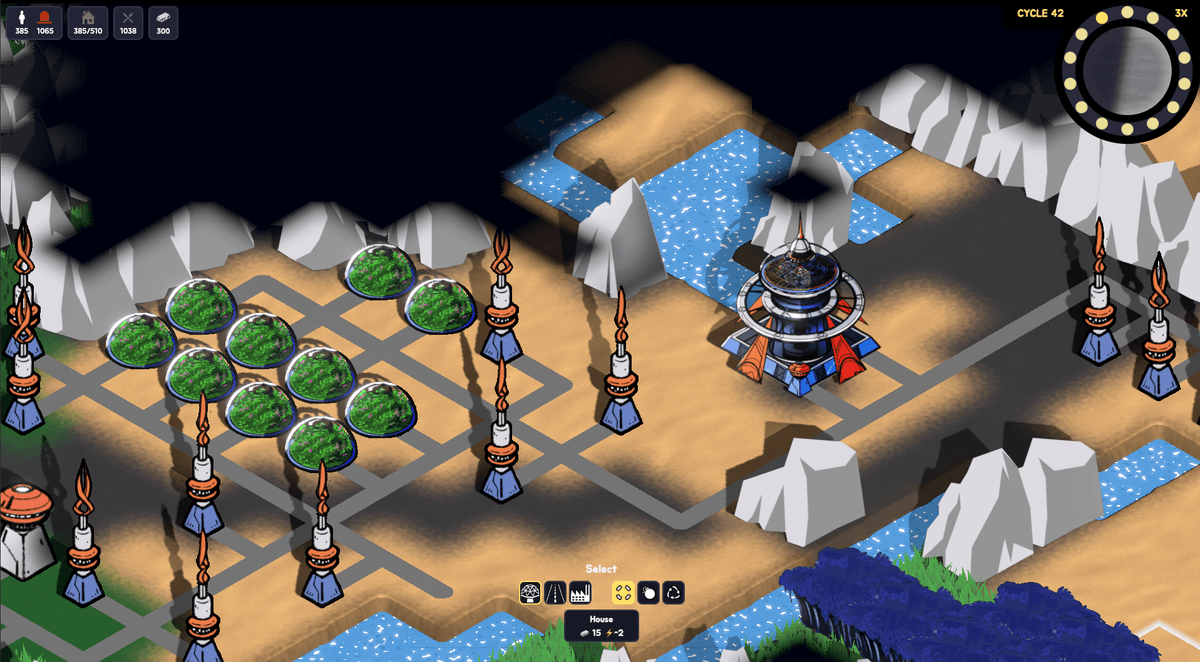Open the food supply panel

tap(128, 22)
